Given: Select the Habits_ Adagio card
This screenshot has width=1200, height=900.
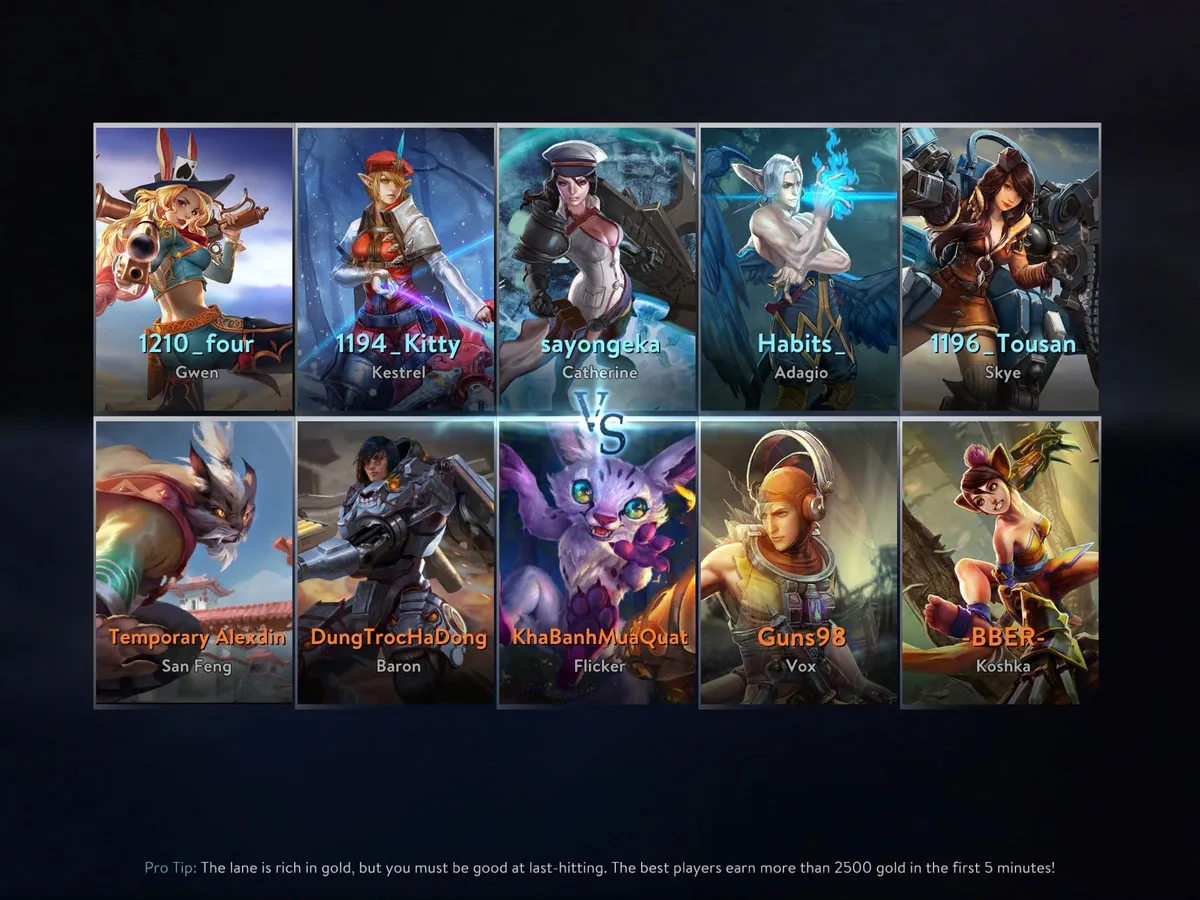Looking at the screenshot, I should point(800,268).
